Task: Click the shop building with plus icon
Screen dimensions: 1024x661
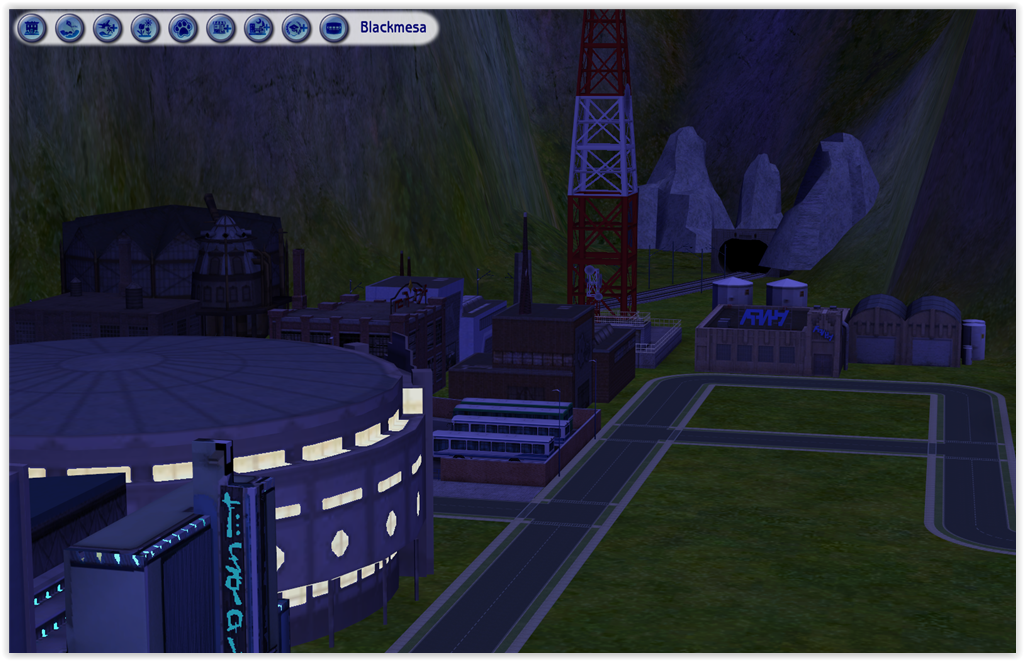Action: [x=221, y=28]
